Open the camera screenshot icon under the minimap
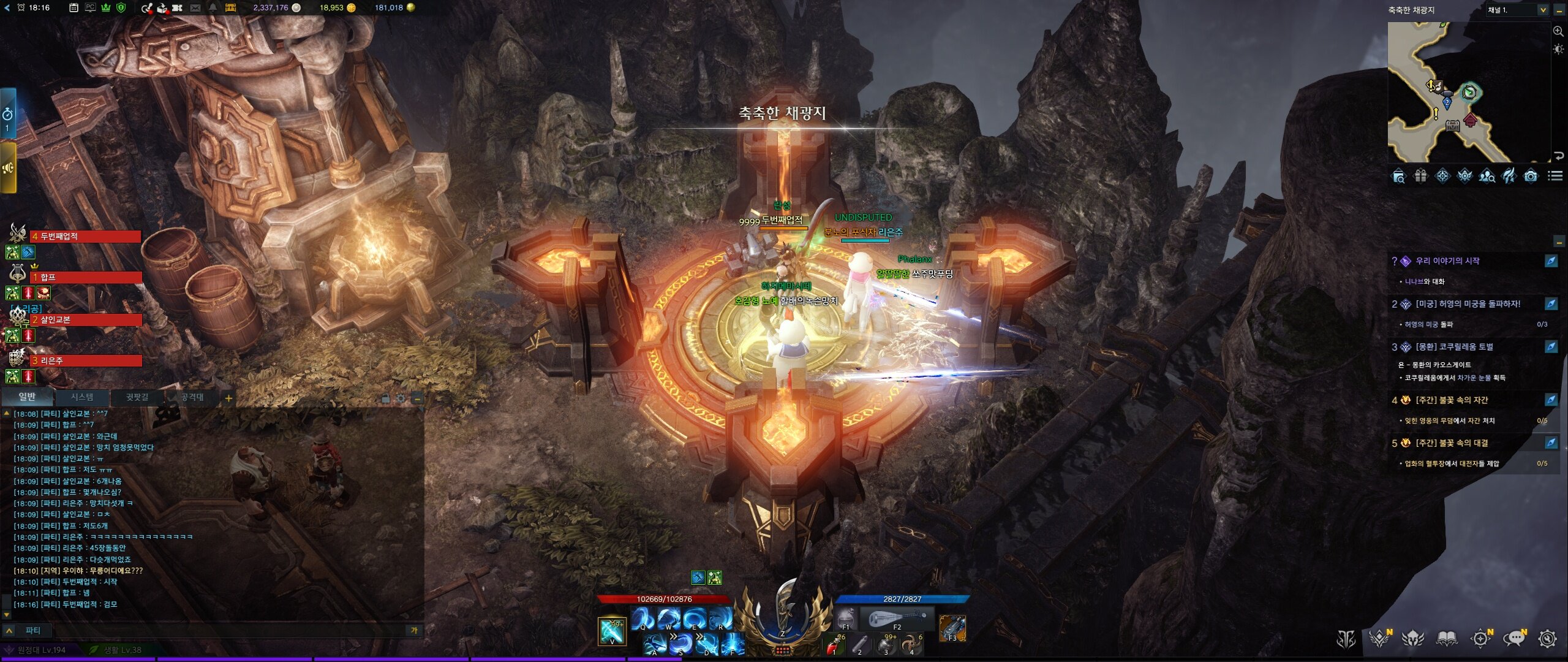Viewport: 1568px width, 662px height. [1531, 177]
